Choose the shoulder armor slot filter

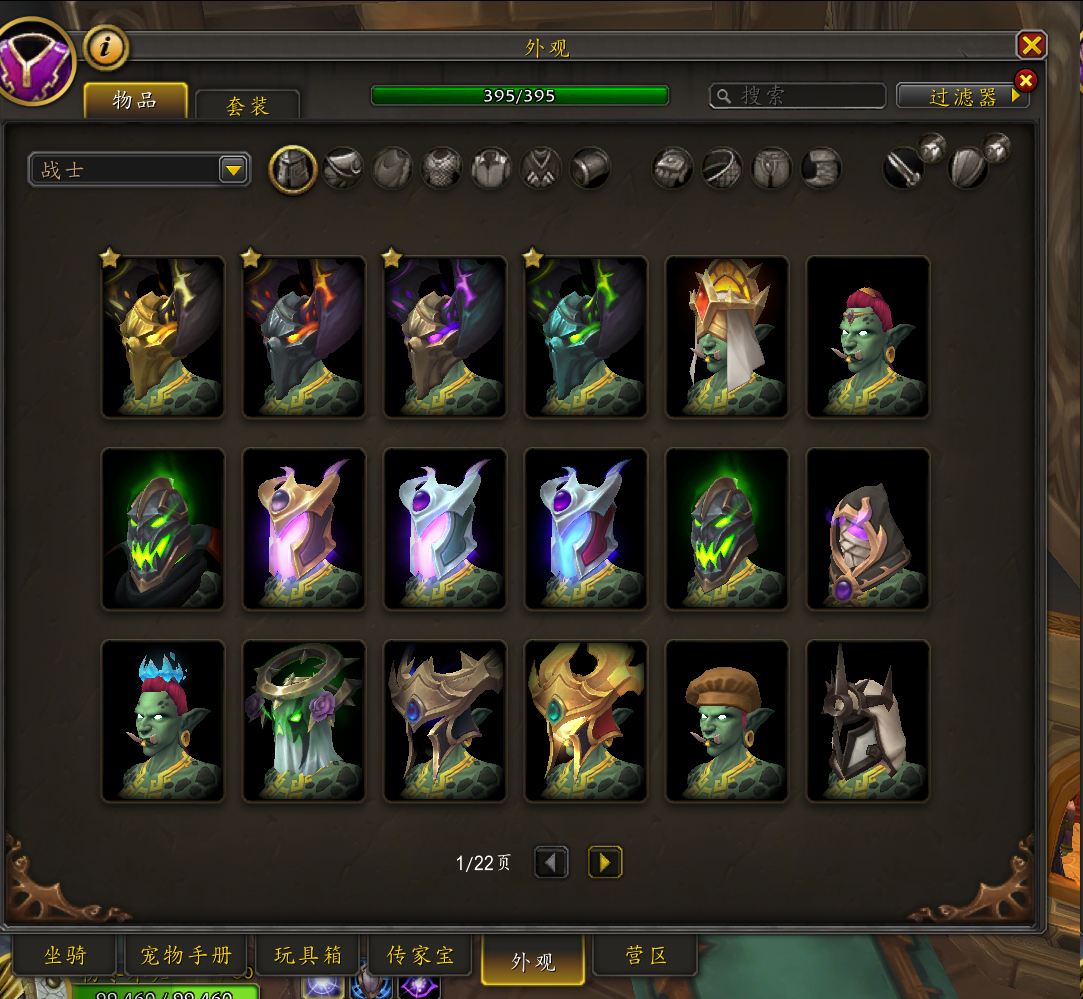point(343,169)
